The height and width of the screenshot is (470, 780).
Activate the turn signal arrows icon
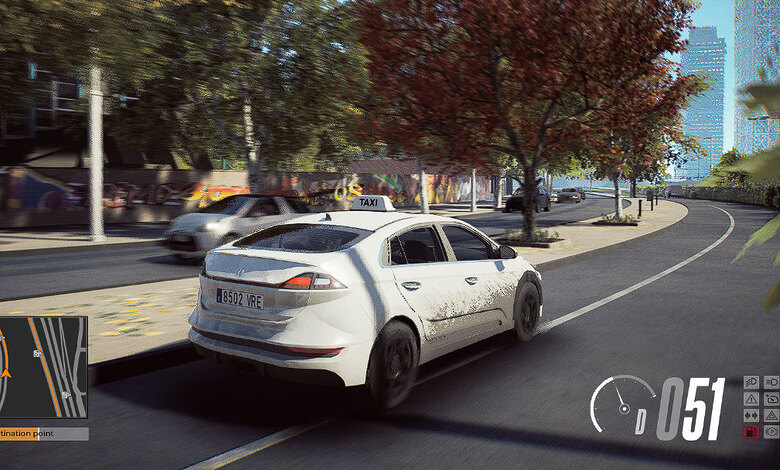(x=751, y=415)
